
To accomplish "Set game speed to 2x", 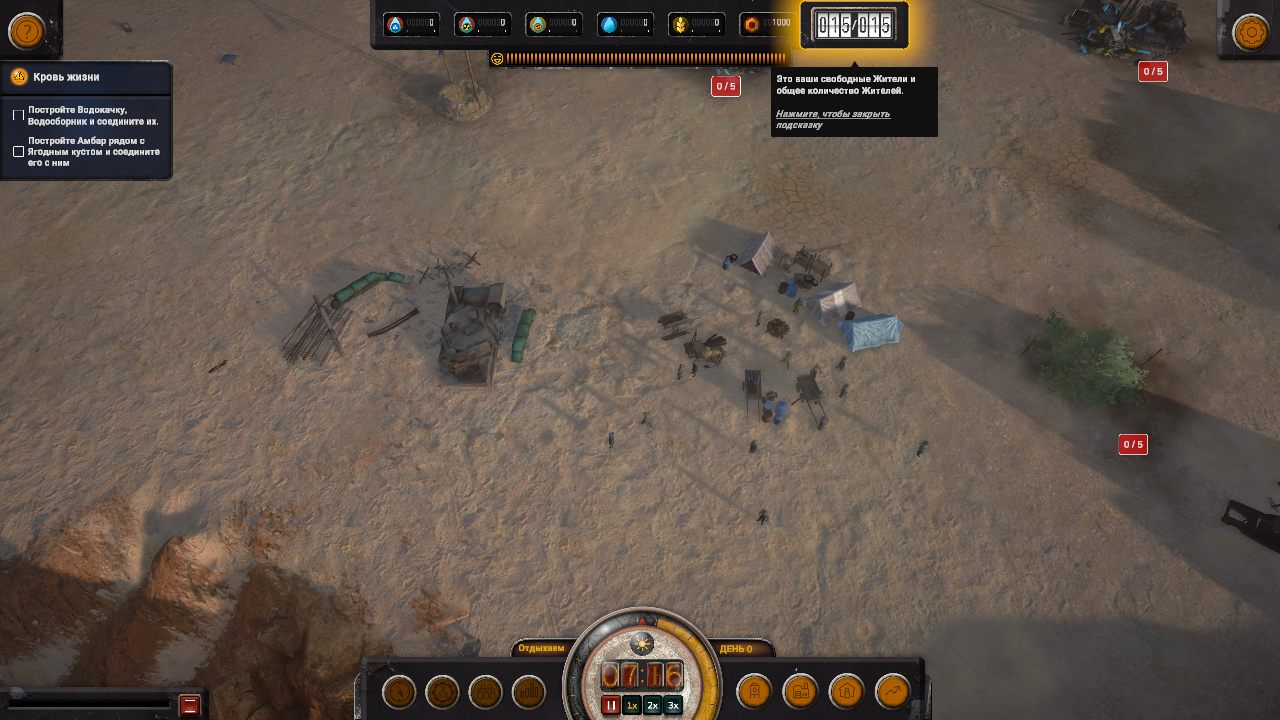I will click(x=652, y=705).
